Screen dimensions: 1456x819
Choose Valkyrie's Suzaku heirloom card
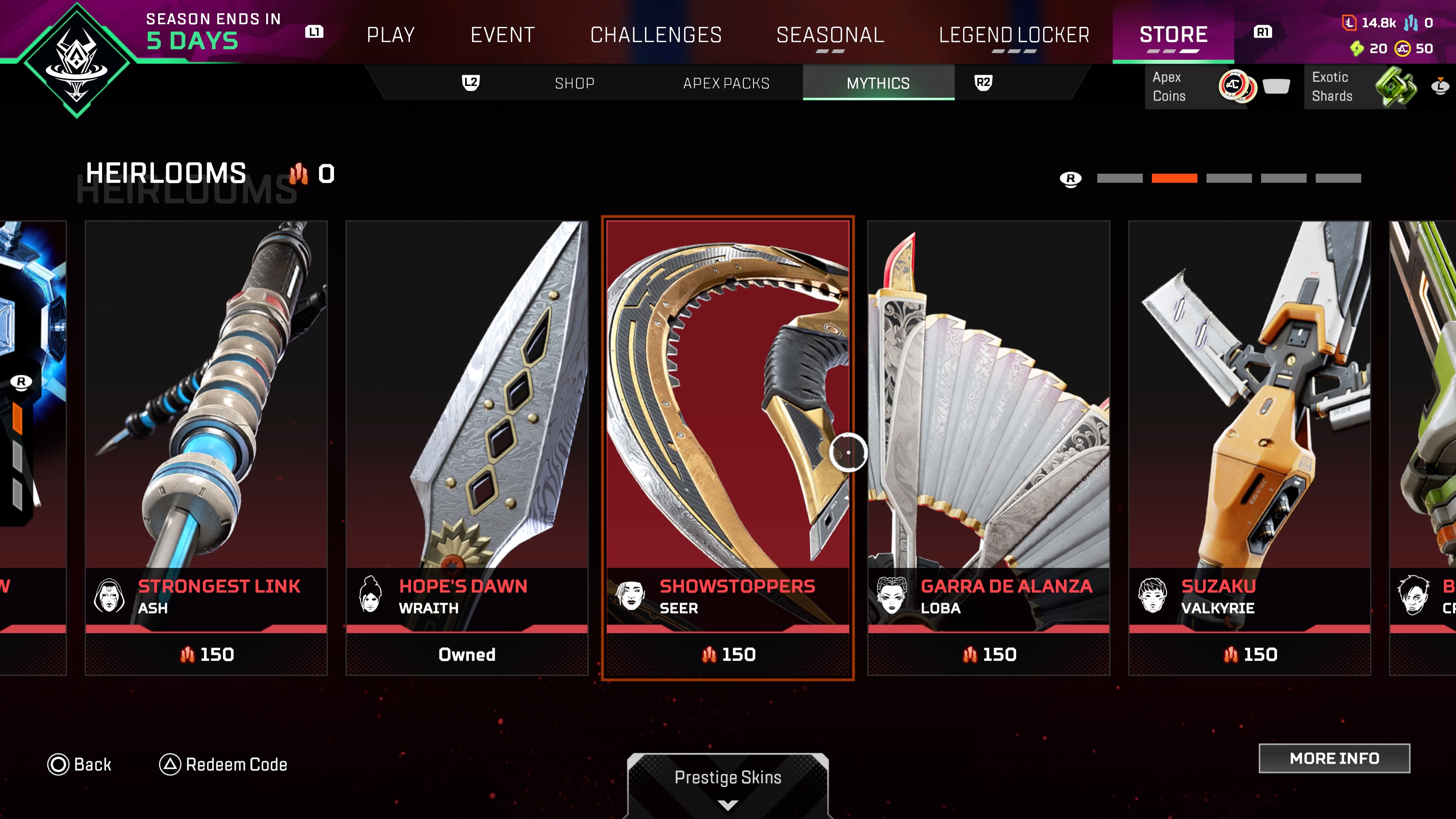point(1249,447)
